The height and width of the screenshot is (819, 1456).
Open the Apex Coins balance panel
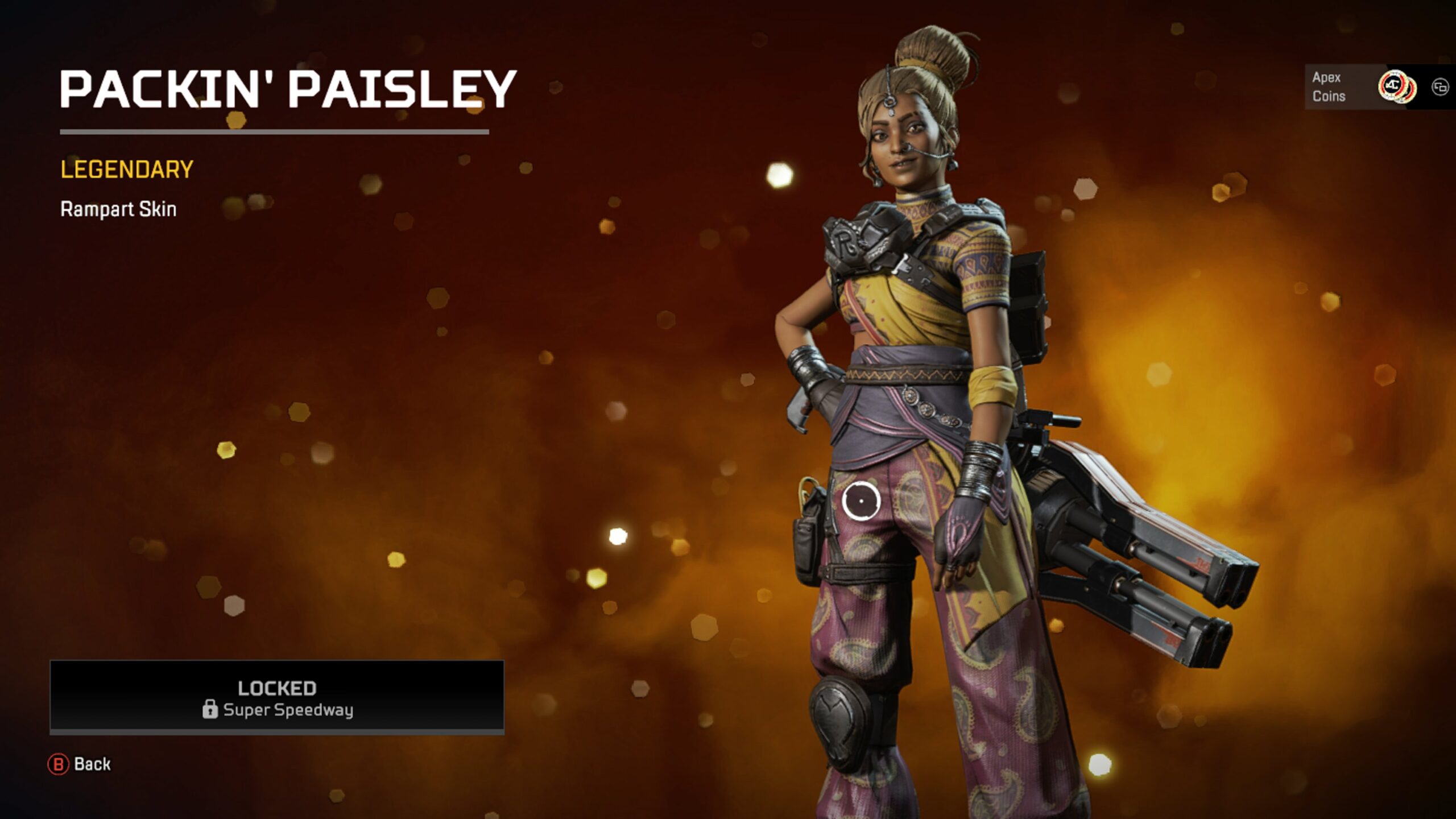pyautogui.click(x=1360, y=87)
